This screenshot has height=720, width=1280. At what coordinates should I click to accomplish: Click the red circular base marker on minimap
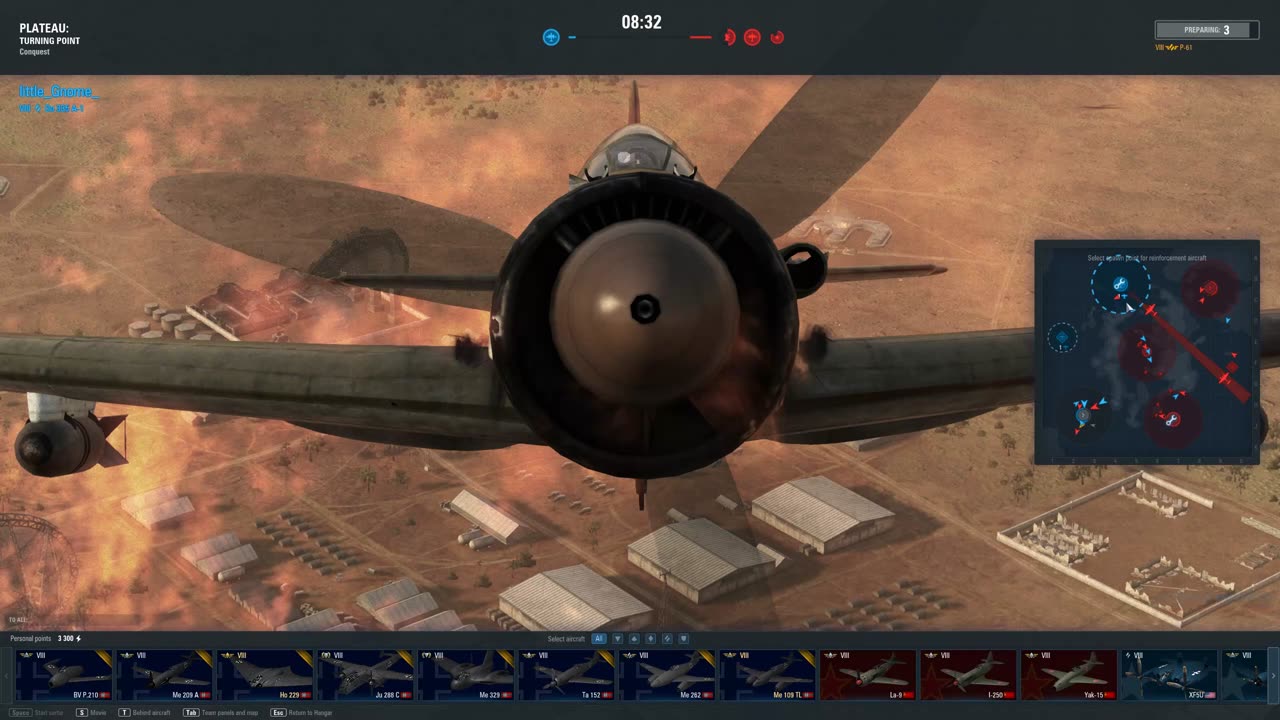tap(1209, 289)
